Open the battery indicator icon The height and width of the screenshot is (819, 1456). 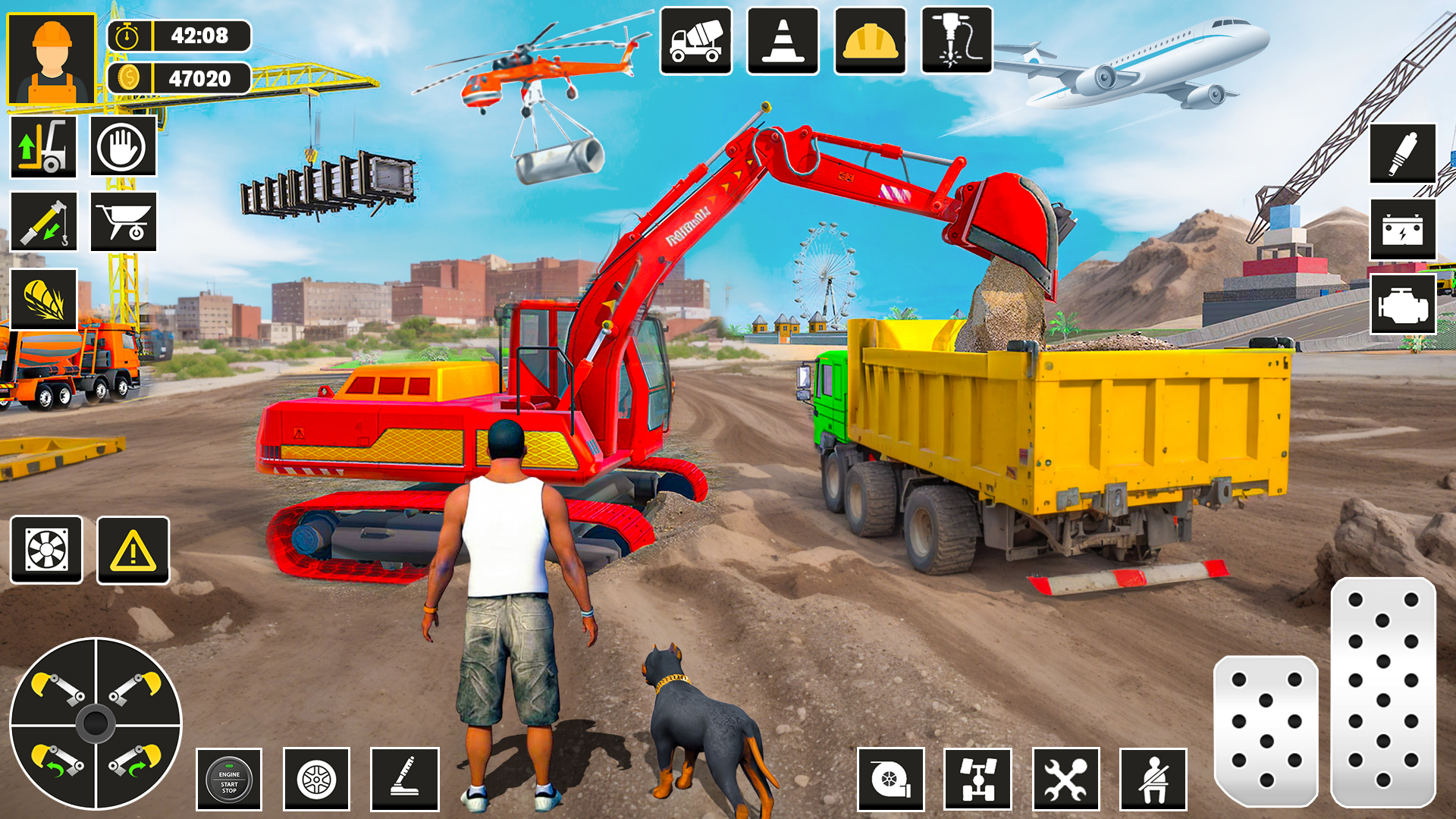1403,228
